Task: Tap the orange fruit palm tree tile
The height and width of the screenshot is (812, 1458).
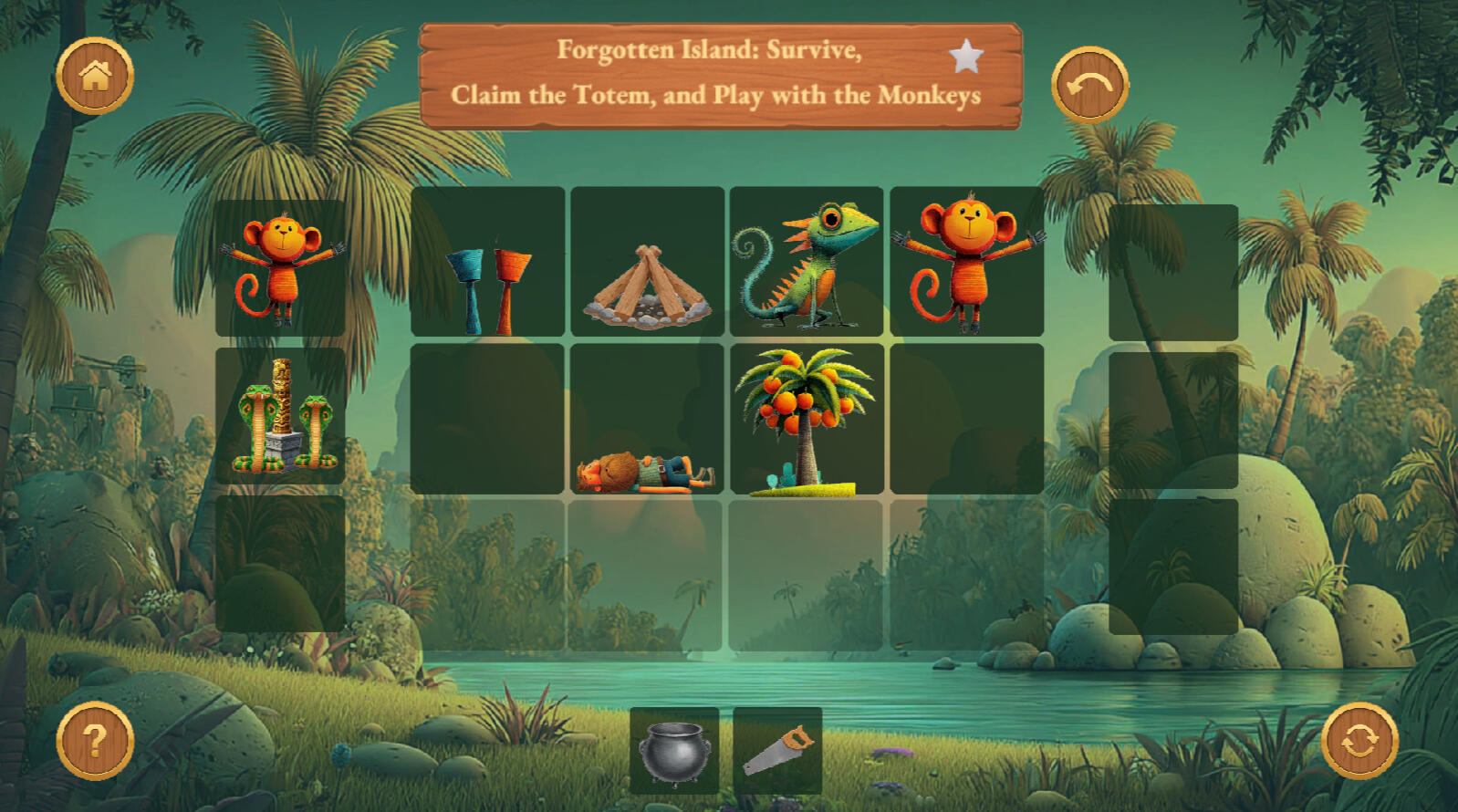Action: coord(807,420)
